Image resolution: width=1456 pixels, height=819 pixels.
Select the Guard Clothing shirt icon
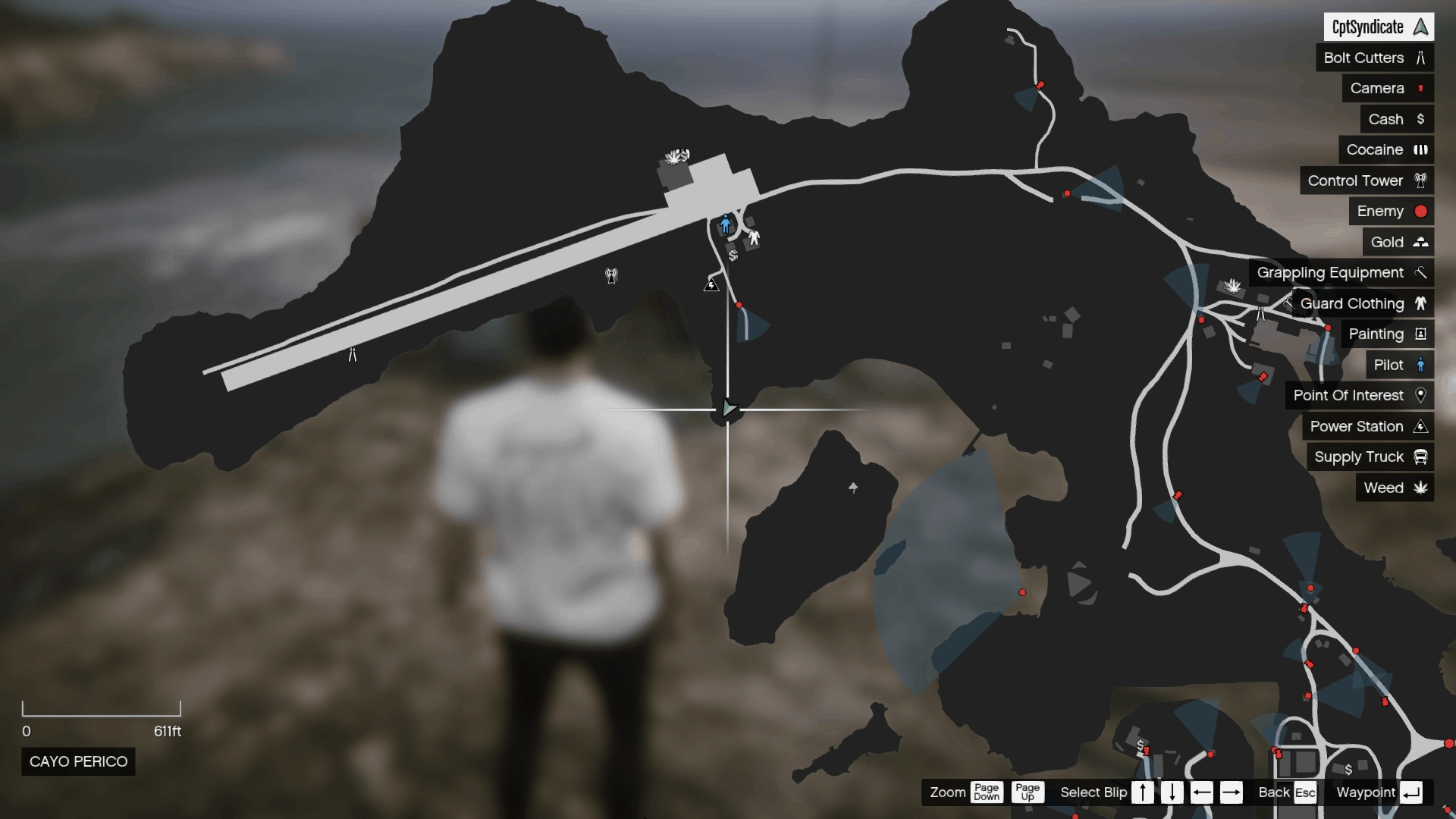tap(1421, 303)
